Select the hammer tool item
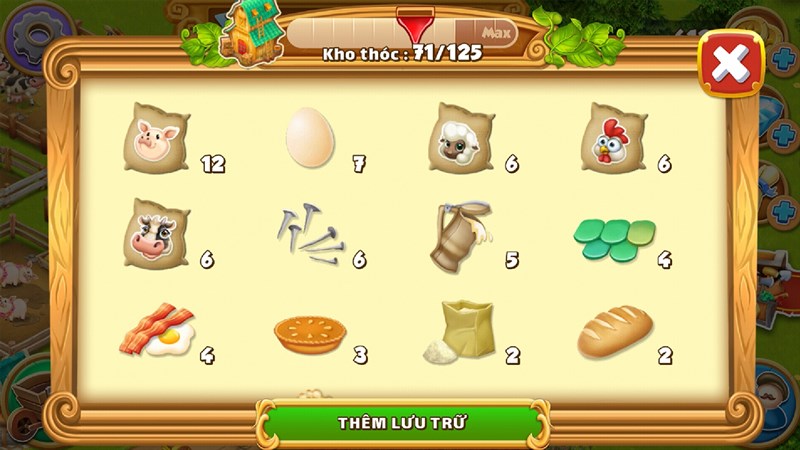This screenshot has width=800, height=450. coord(461,234)
